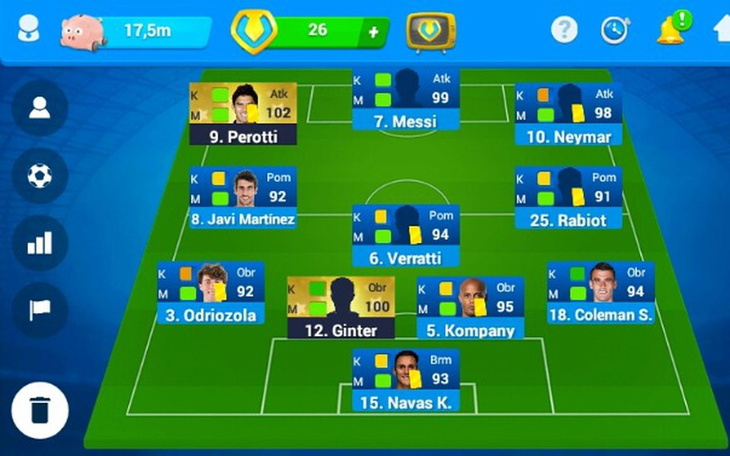730x456 pixels.
Task: Choose the Ginter defender card
Action: (x=340, y=308)
